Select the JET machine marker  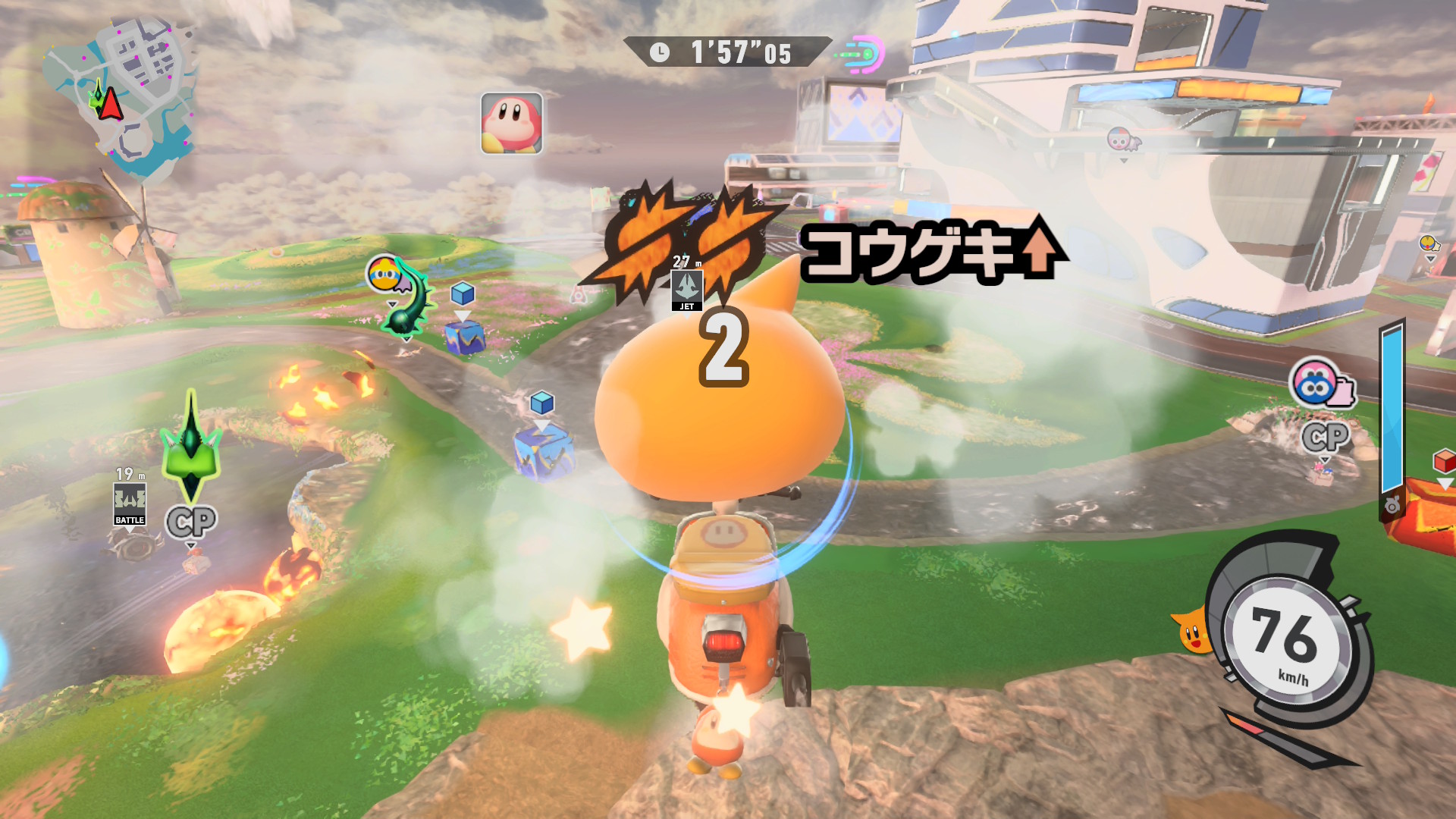click(687, 290)
